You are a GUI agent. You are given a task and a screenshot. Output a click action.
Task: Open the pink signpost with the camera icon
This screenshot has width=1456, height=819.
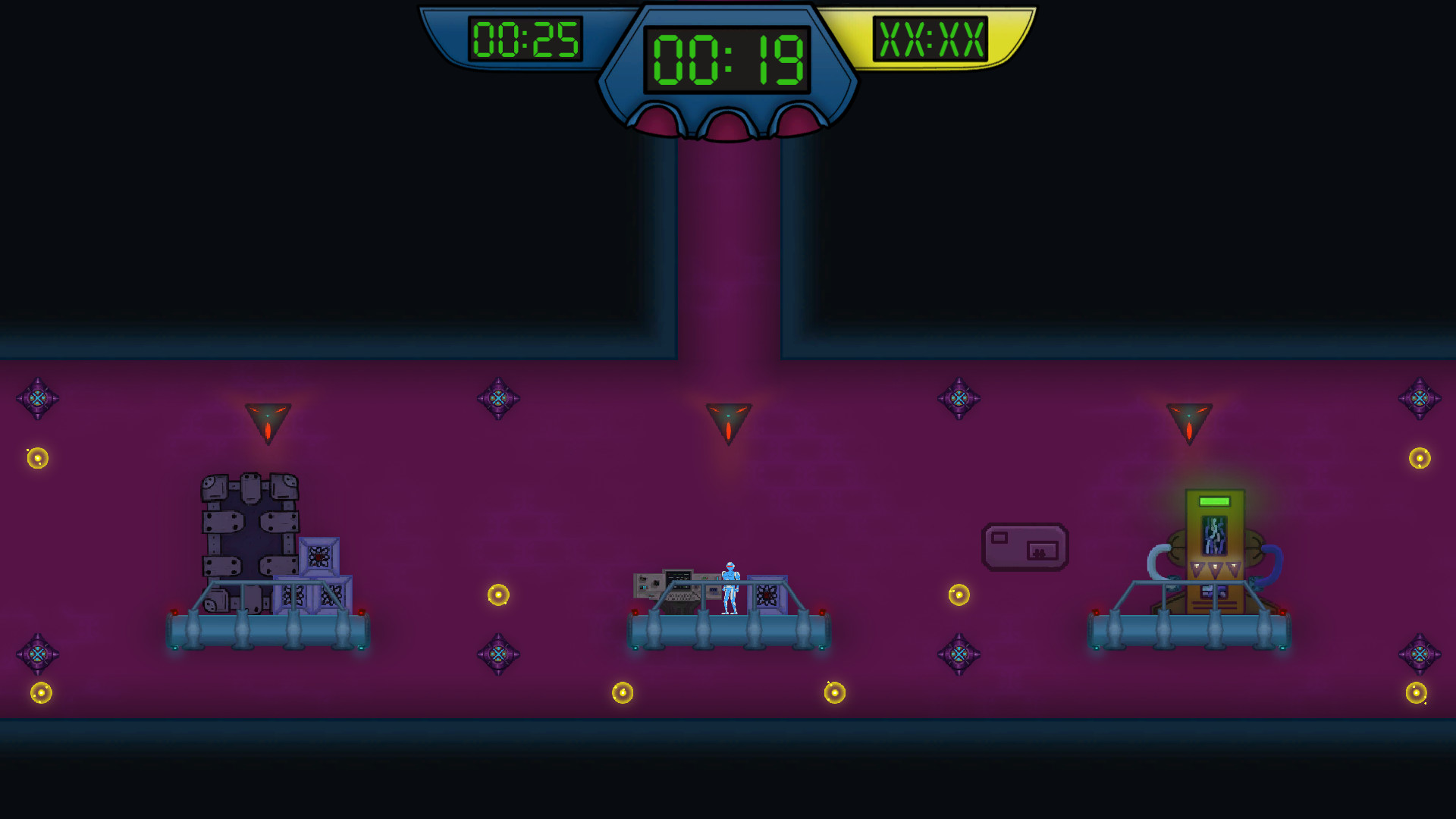[x=1025, y=546]
